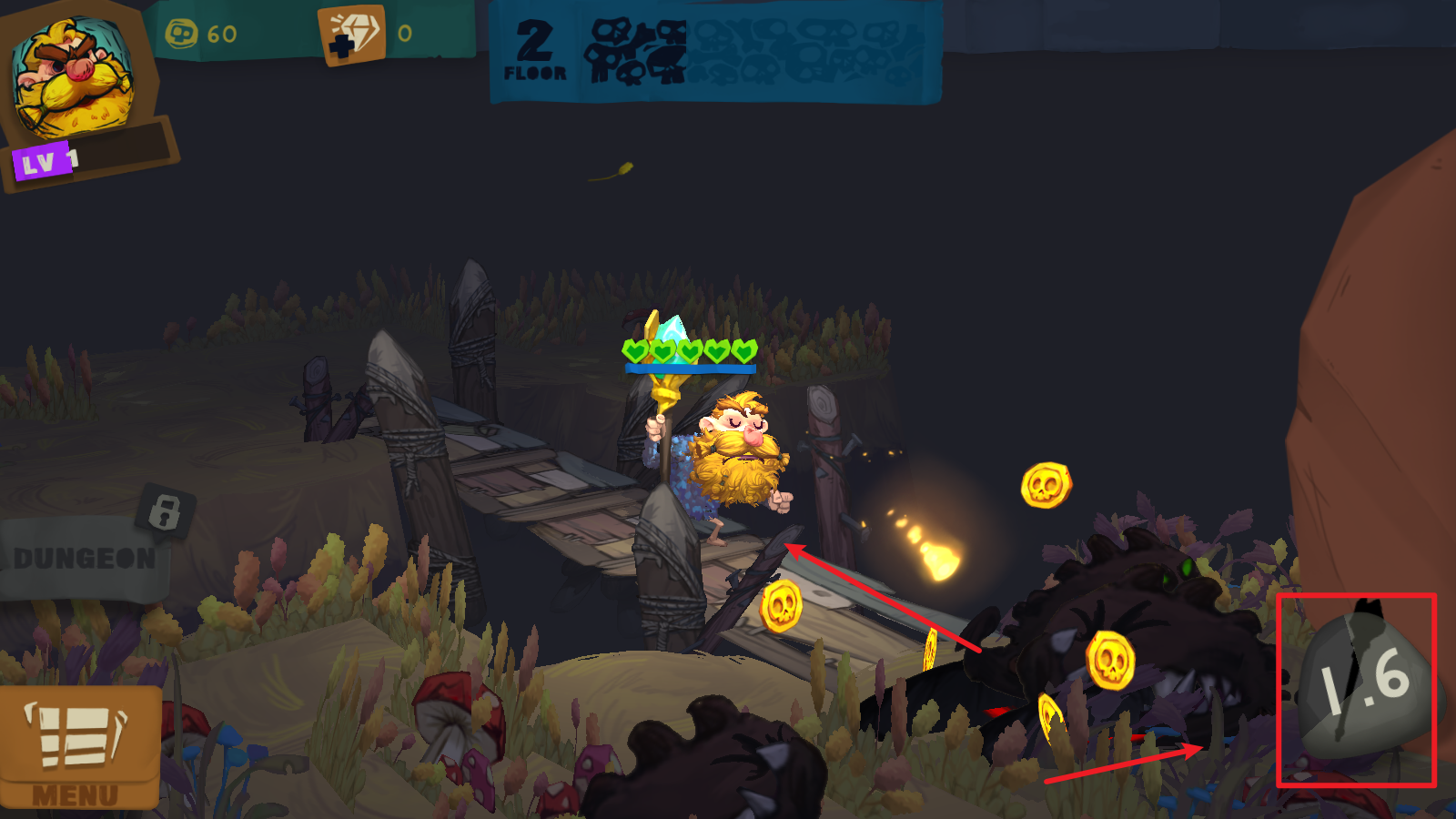Viewport: 1456px width, 819px height.
Task: Tap the 1.6 stone highlighted in red
Action: (1360, 687)
